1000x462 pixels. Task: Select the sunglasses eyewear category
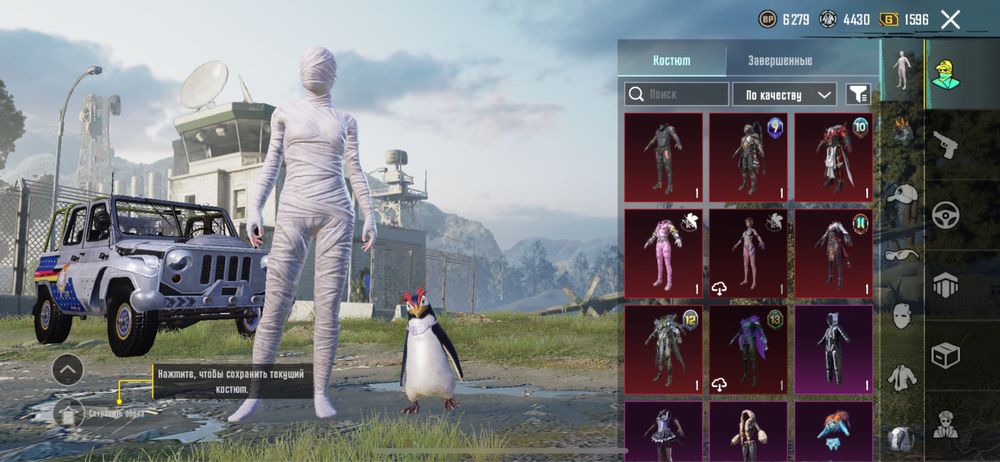[902, 255]
